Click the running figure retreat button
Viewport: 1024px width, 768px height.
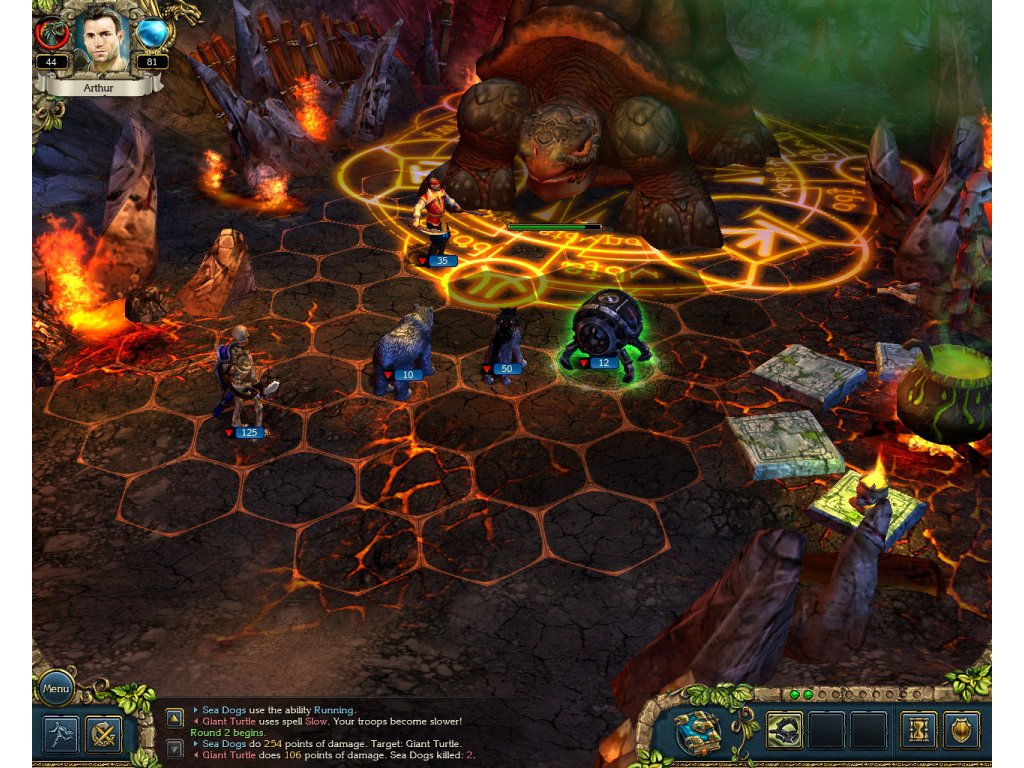tap(60, 735)
